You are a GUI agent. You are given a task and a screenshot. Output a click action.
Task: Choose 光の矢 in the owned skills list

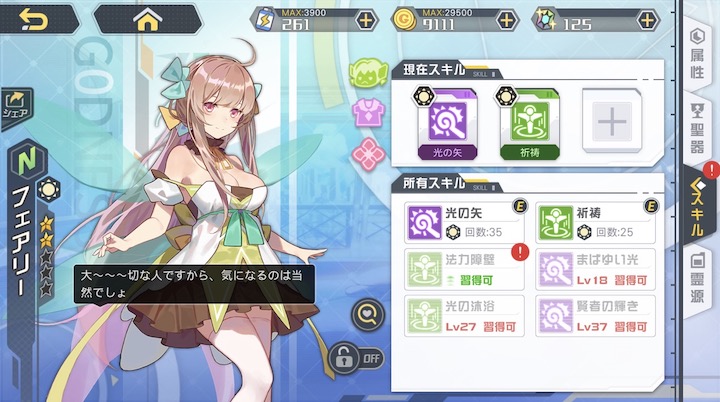tap(466, 222)
